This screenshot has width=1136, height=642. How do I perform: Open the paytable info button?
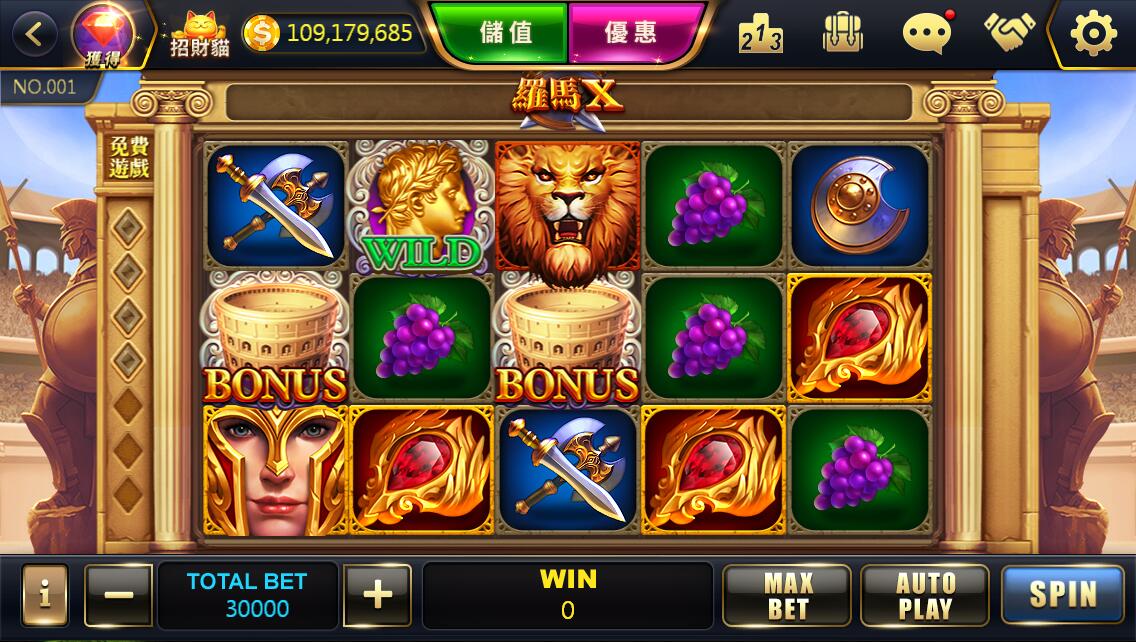click(45, 596)
